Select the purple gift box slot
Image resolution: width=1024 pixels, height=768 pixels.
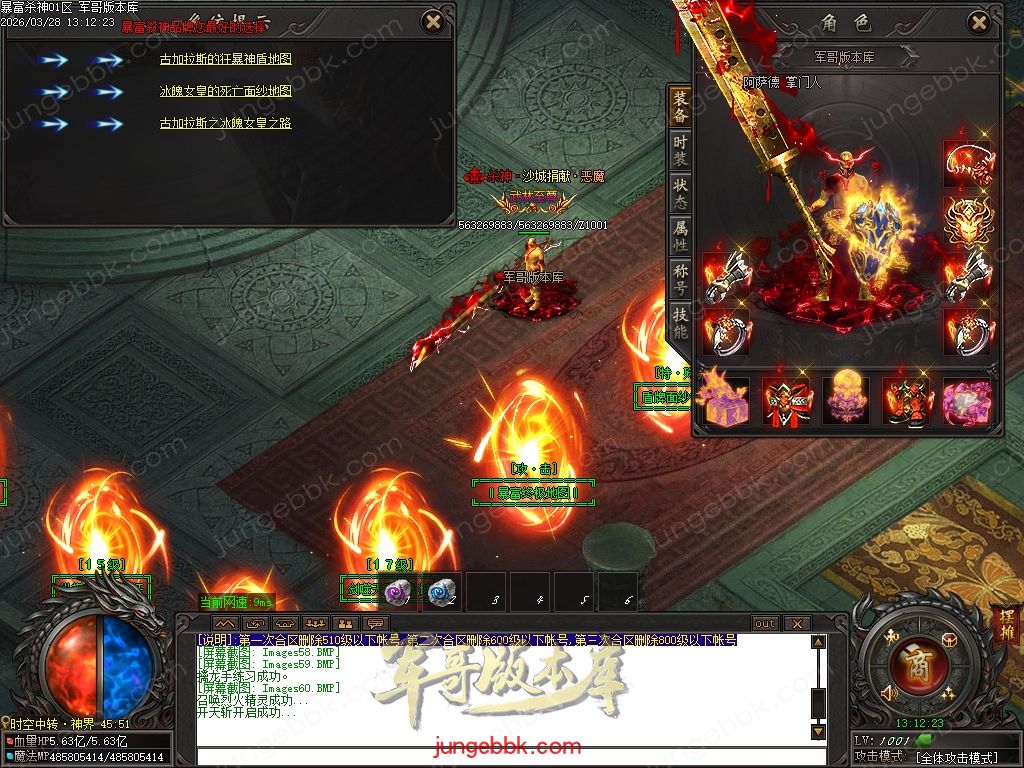coord(727,400)
